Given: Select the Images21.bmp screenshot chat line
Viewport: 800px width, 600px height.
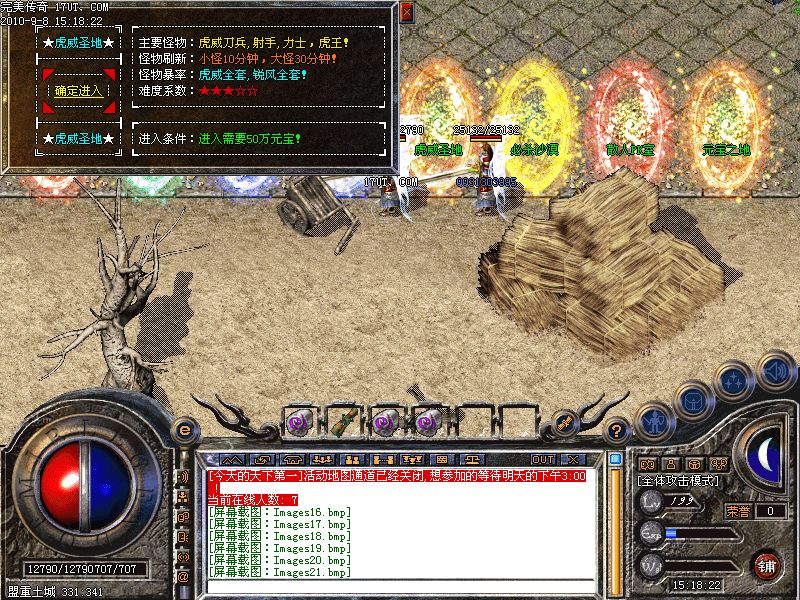Looking at the screenshot, I should [x=281, y=572].
